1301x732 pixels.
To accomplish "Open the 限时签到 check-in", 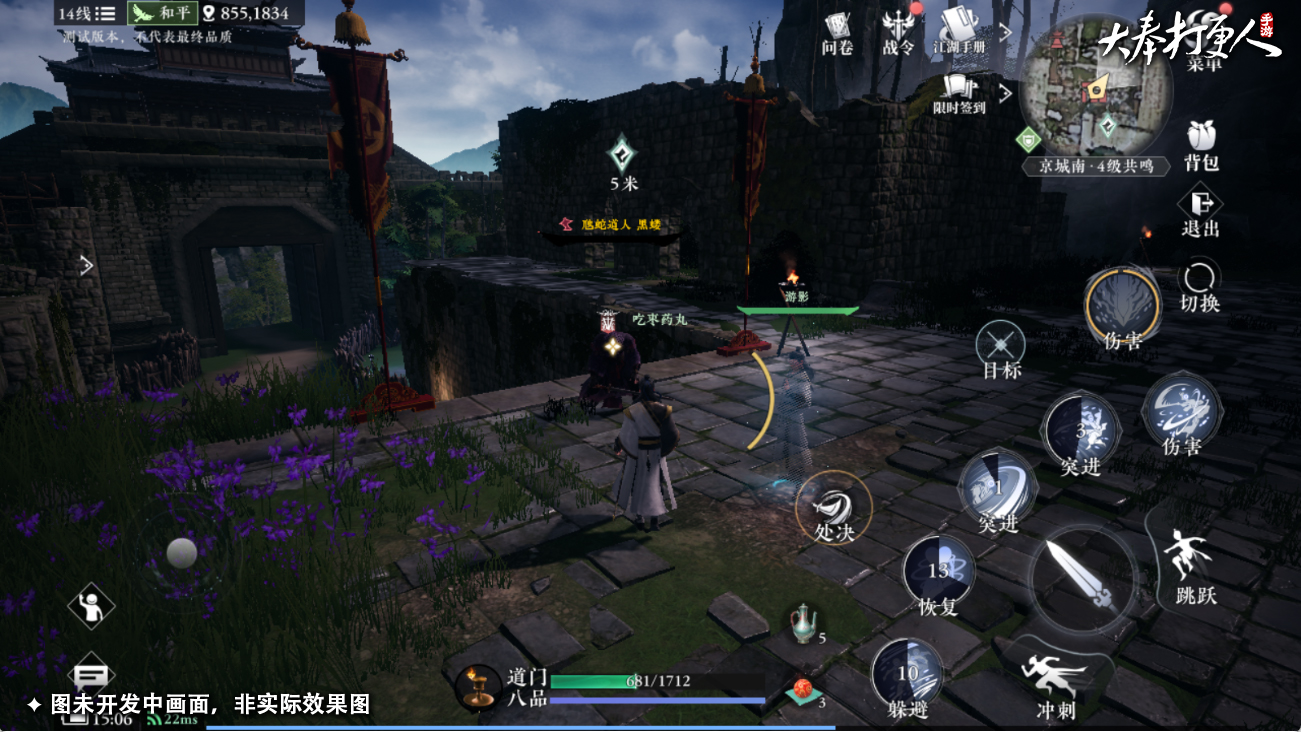I will 959,92.
